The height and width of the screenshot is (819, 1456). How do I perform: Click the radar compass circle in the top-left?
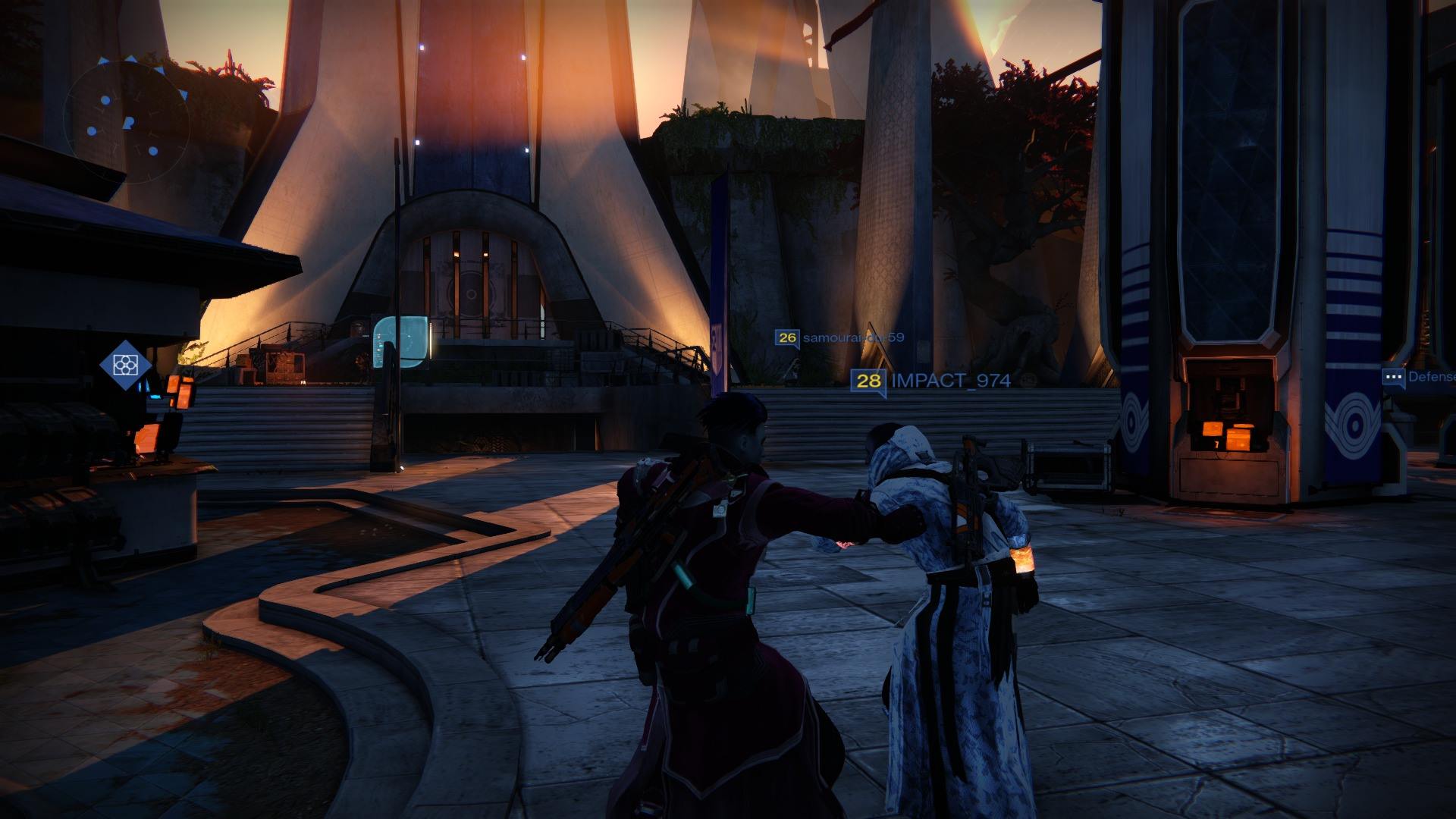pyautogui.click(x=129, y=121)
